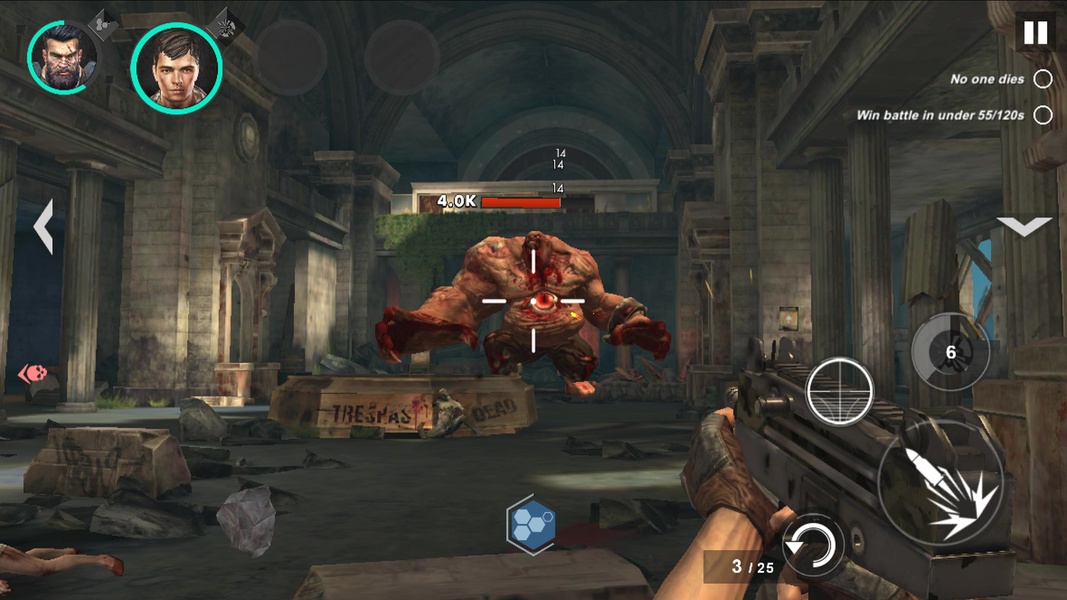This screenshot has height=600, width=1067.
Task: Select the young dark-haired hero portrait
Action: (x=176, y=67)
